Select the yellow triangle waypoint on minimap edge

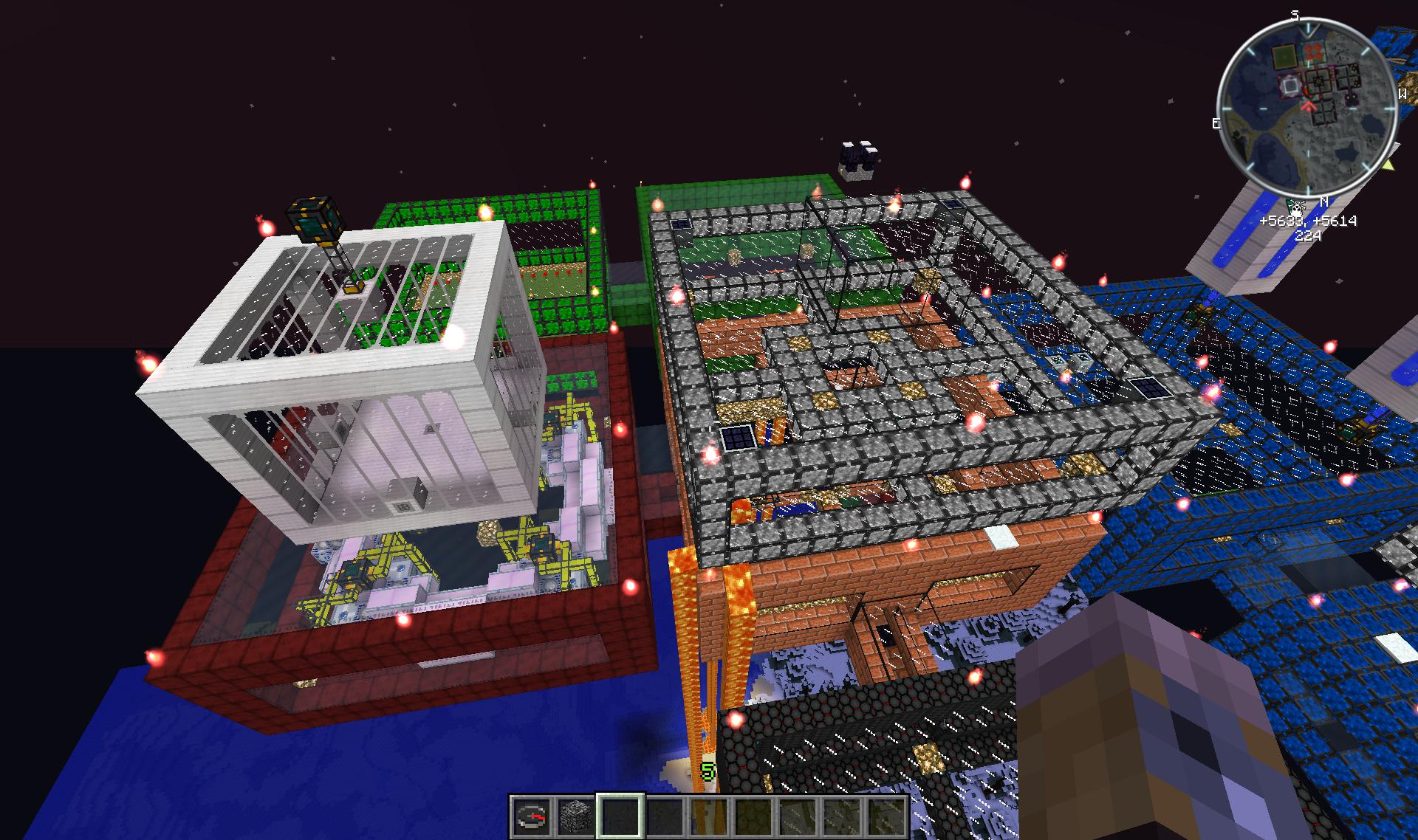point(1389,165)
